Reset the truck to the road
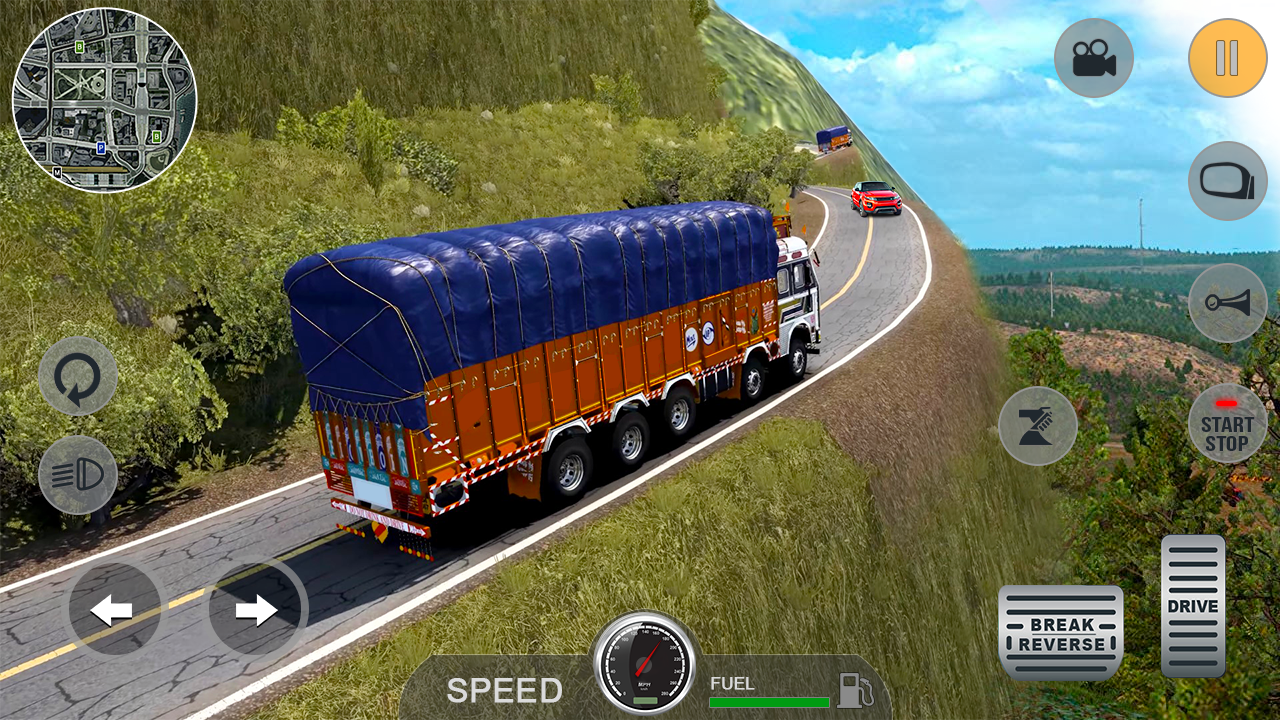 click(78, 375)
